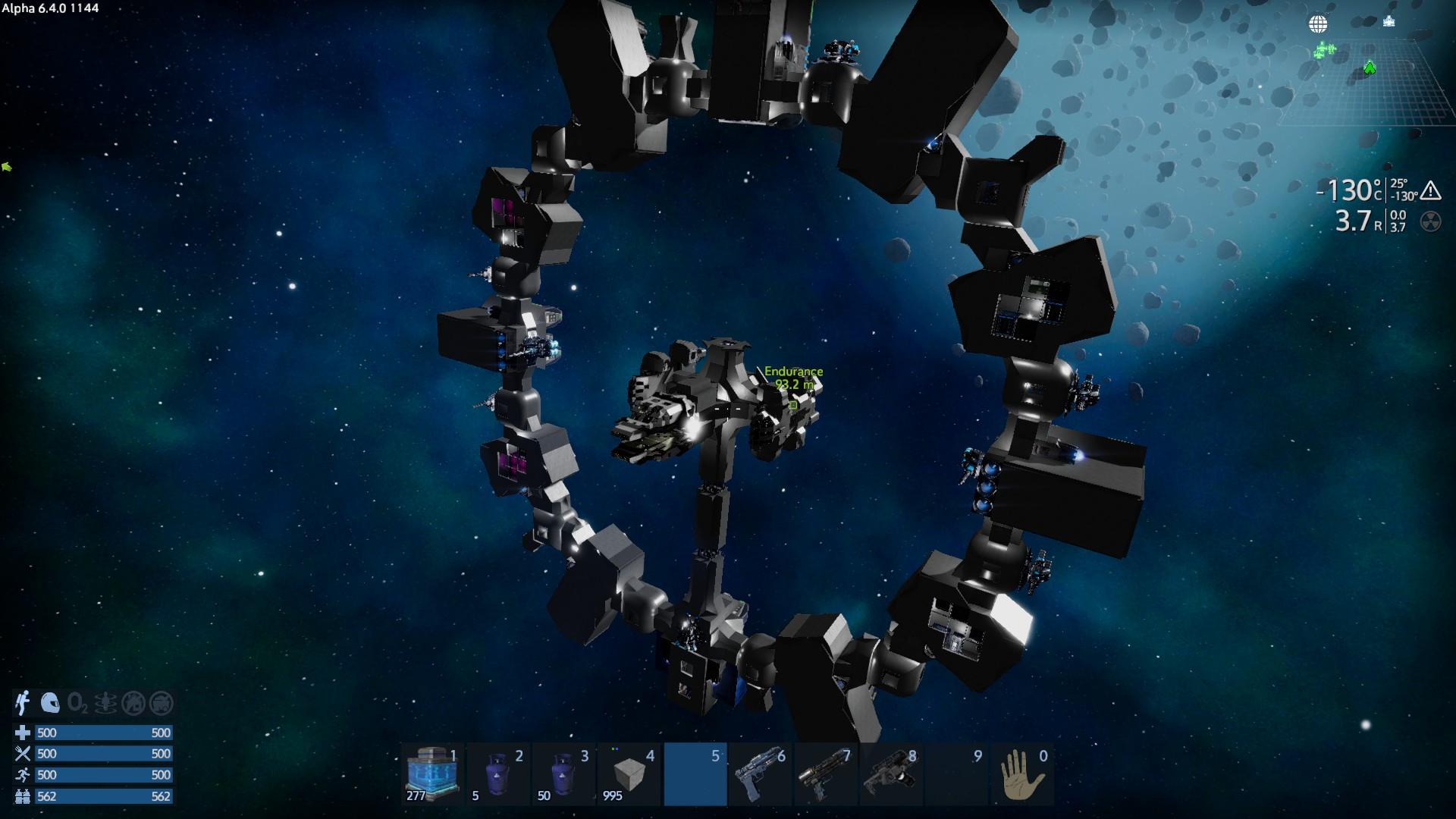Toggle the jetpack status icon
Viewport: 1456px width, 819px height.
point(23,703)
